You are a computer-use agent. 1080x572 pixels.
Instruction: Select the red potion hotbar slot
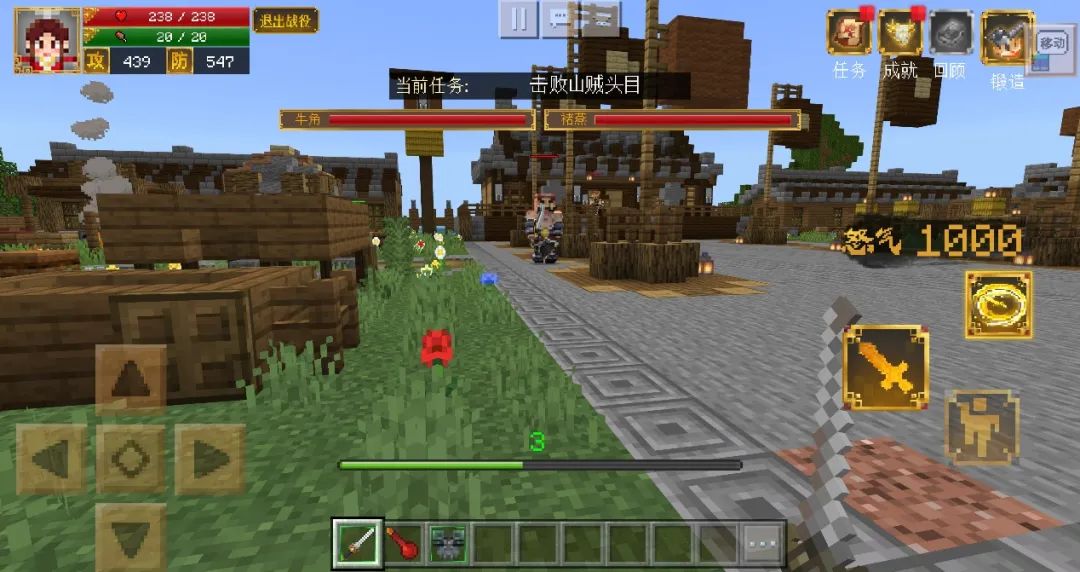pos(403,544)
